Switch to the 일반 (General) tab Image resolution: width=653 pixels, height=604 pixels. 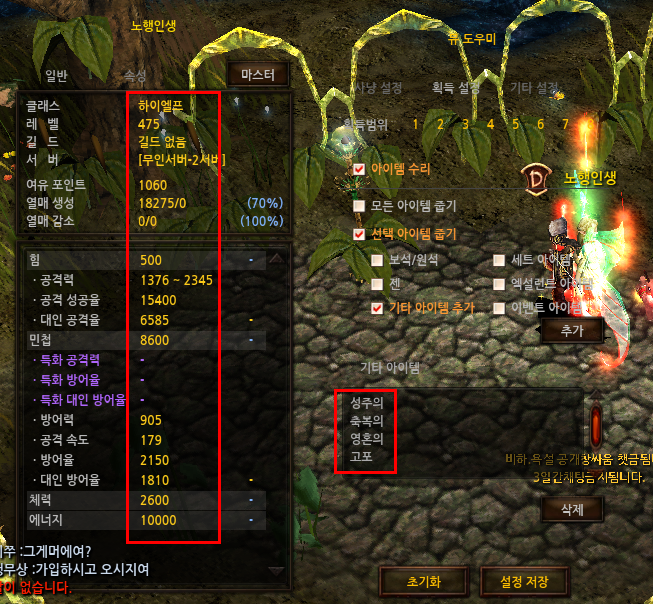click(x=56, y=75)
